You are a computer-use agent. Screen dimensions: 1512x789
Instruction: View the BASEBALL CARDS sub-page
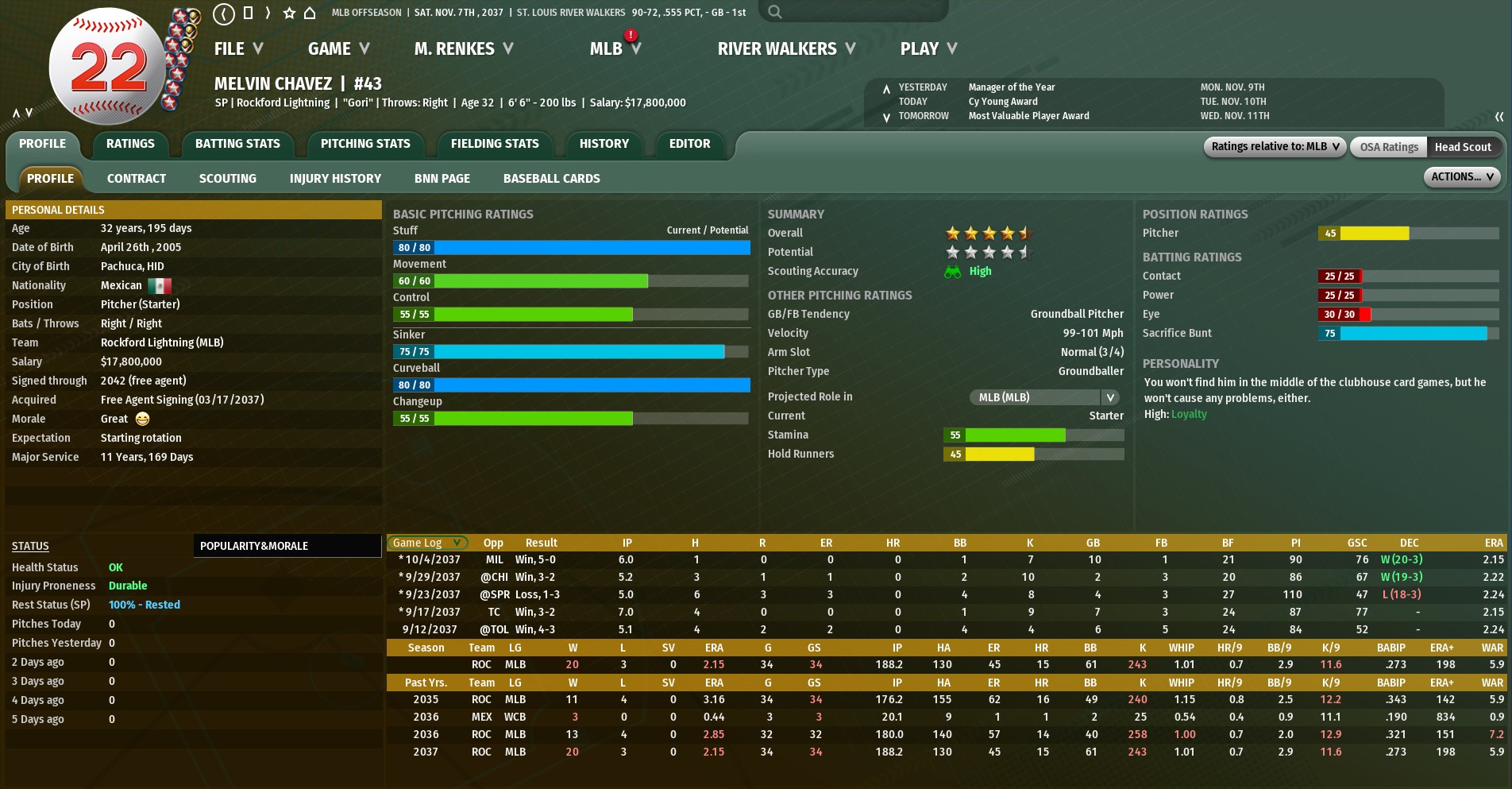551,179
